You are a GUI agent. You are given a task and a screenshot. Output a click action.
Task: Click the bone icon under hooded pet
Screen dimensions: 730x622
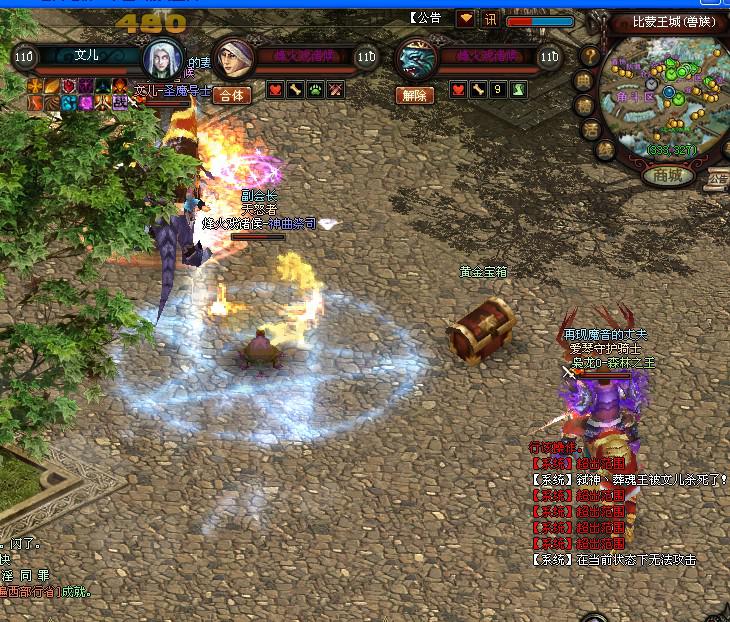pos(295,91)
